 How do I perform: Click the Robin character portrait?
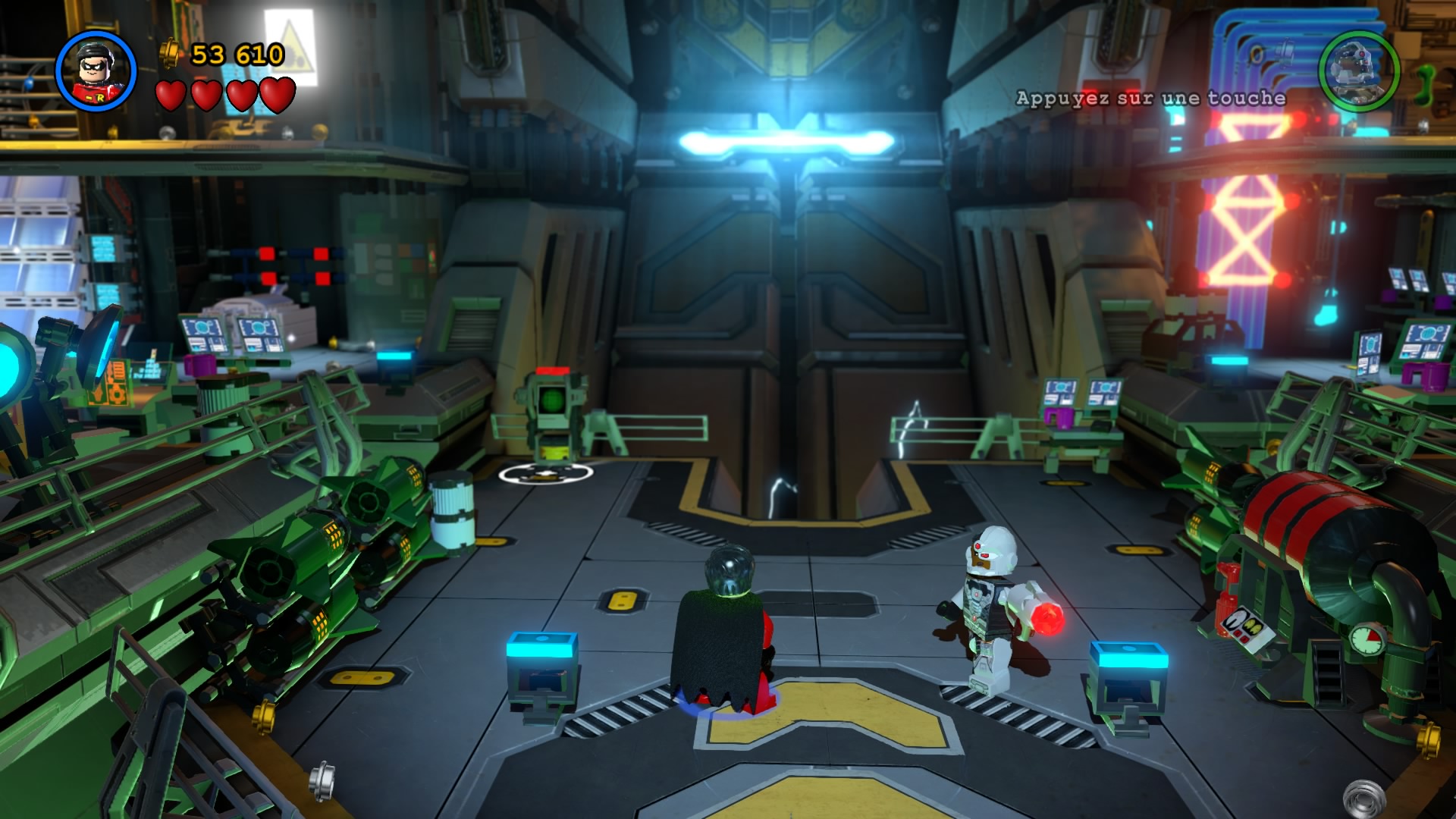(96, 71)
